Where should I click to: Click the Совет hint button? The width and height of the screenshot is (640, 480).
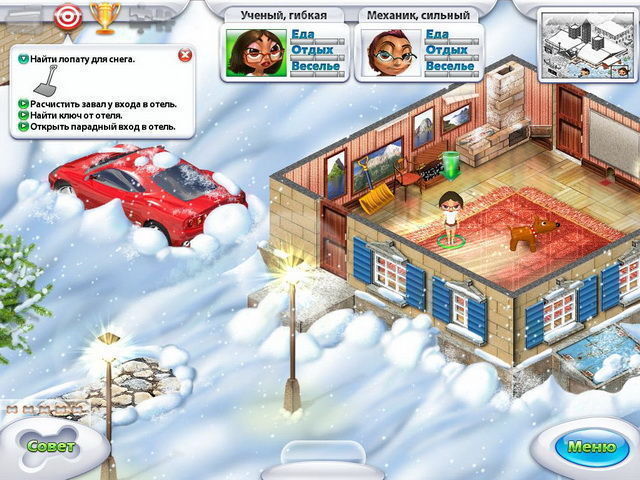click(50, 447)
